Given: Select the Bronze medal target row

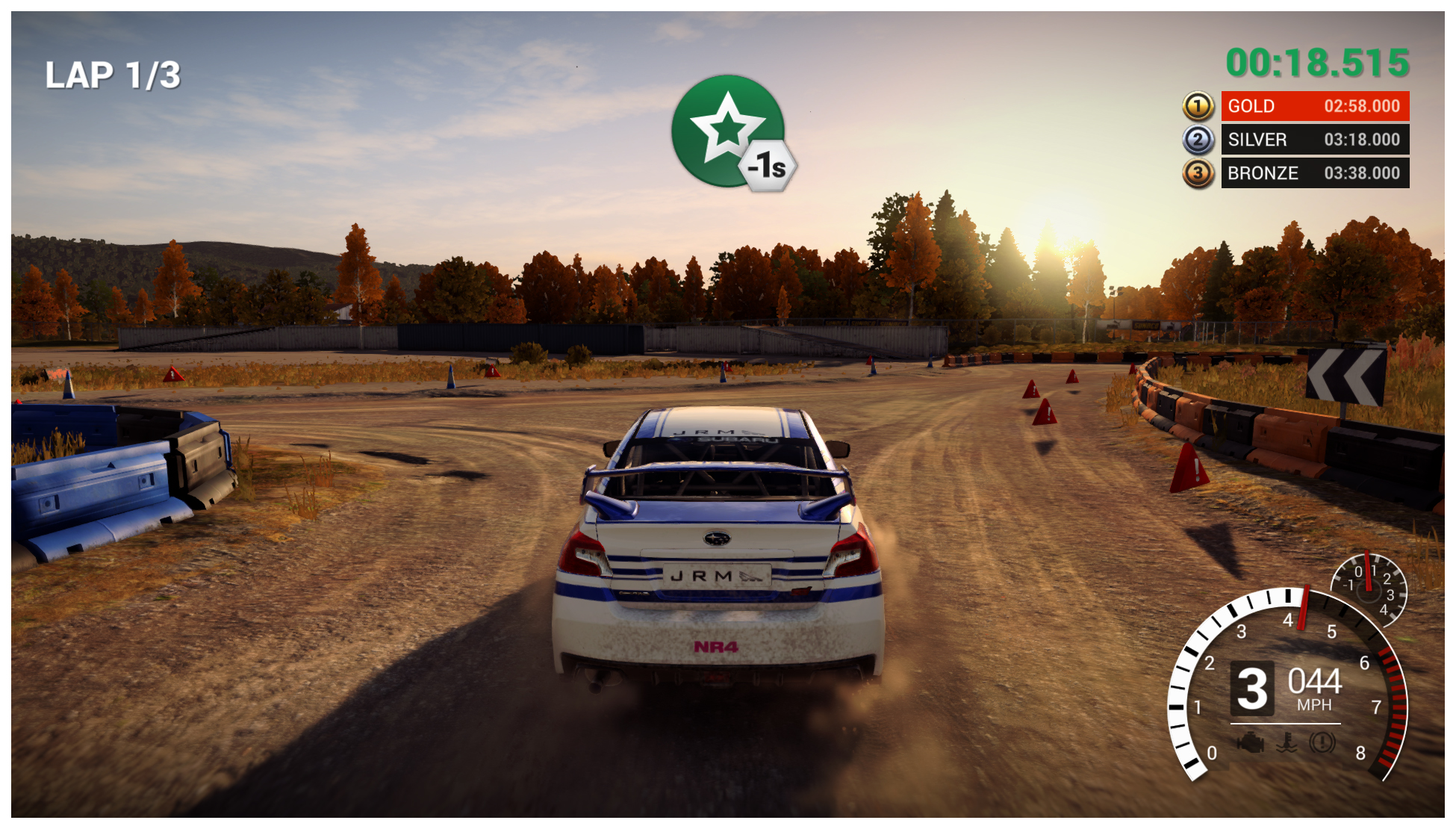Looking at the screenshot, I should [x=1314, y=173].
